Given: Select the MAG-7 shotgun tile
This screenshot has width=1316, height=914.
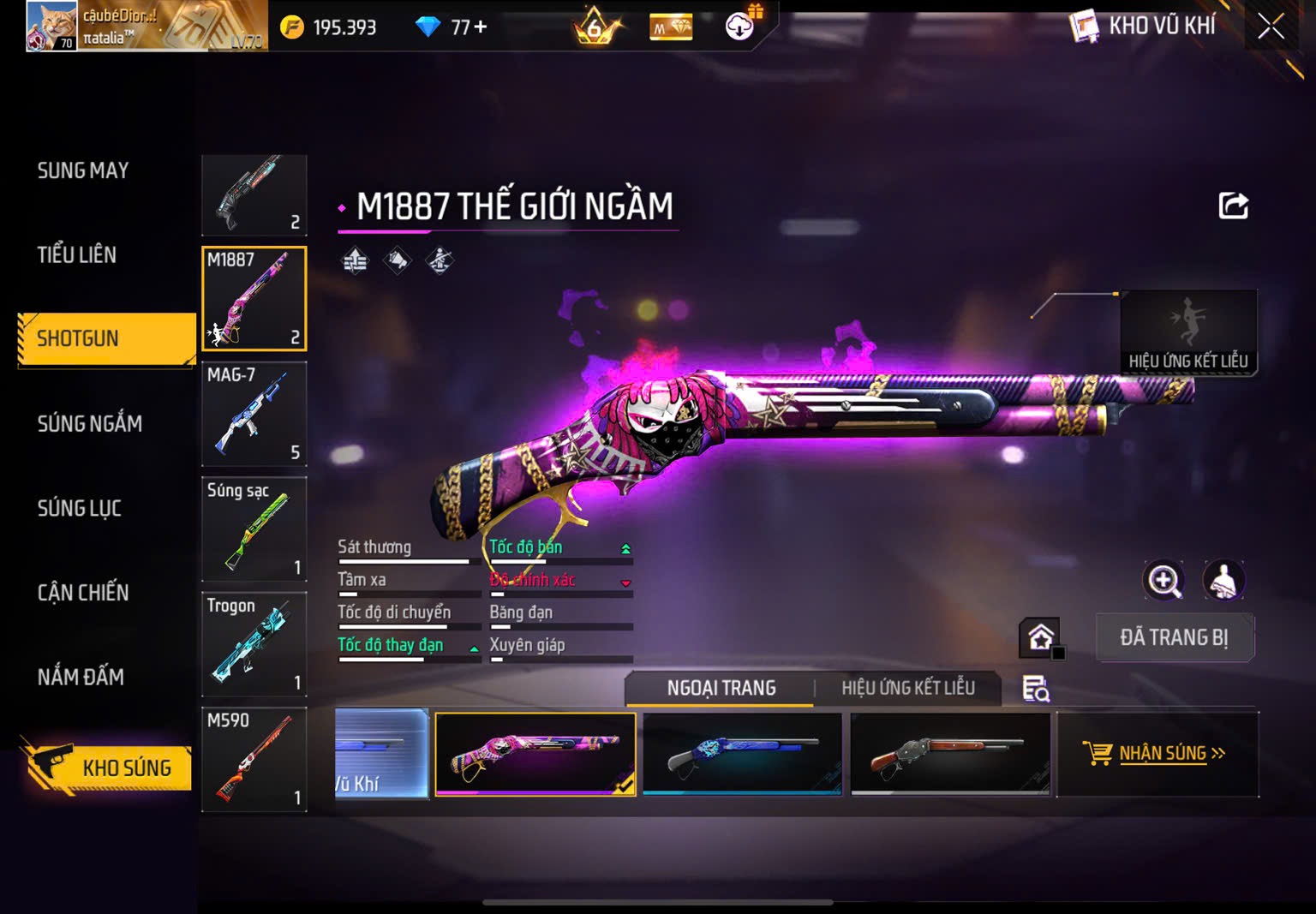Looking at the screenshot, I should click(254, 414).
